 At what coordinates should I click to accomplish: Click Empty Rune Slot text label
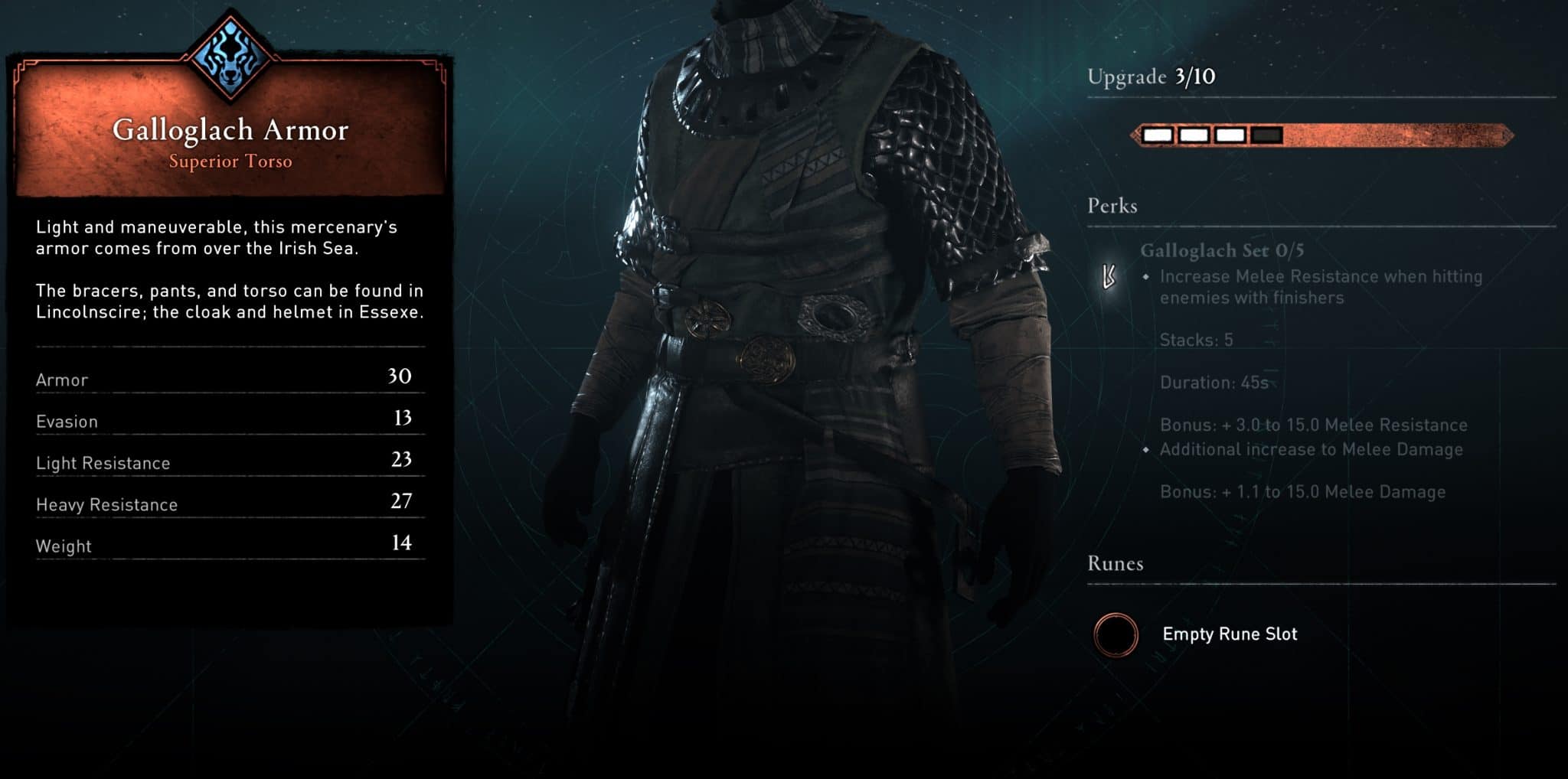pyautogui.click(x=1230, y=634)
